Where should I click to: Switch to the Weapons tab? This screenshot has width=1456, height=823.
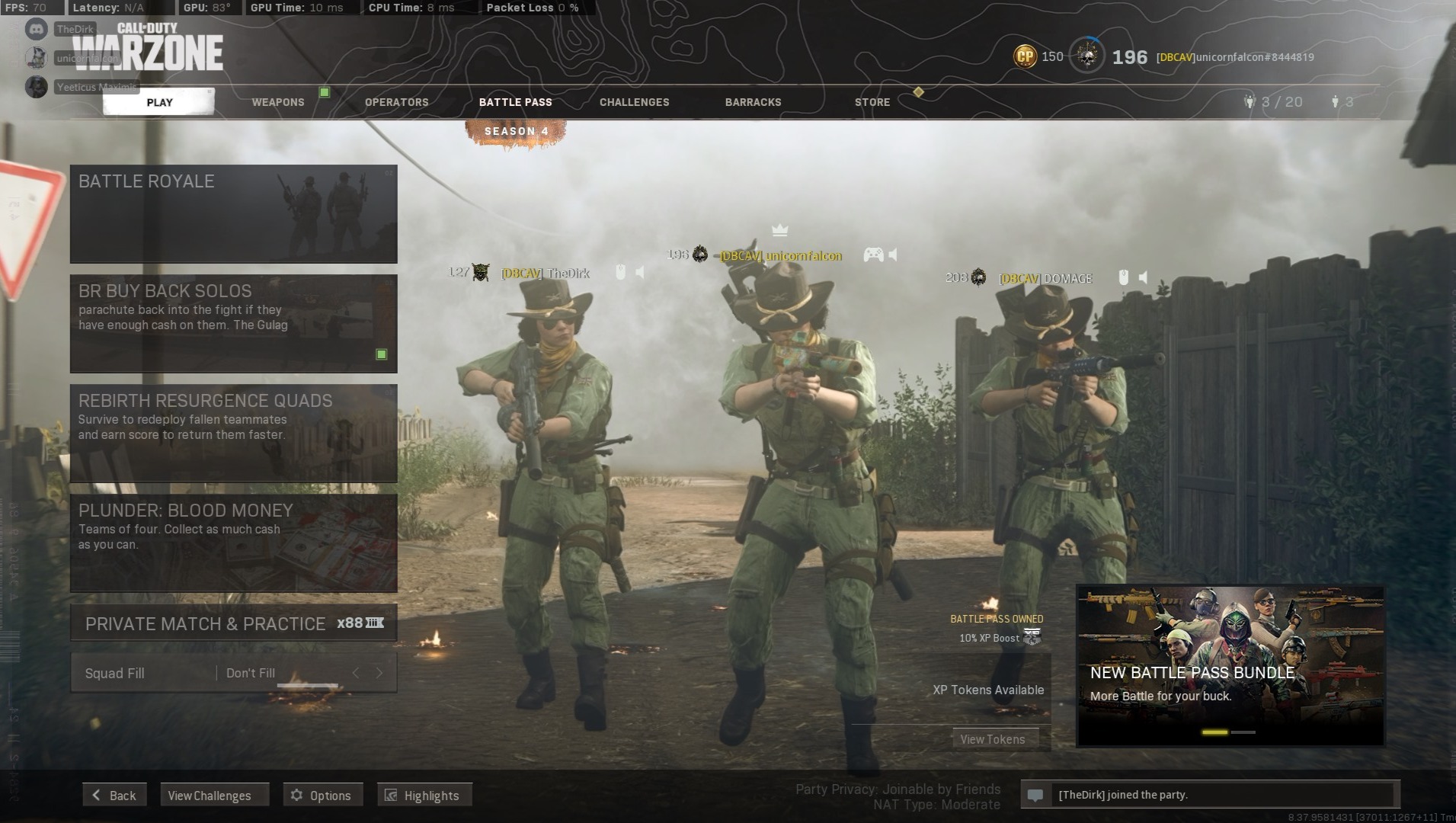tap(278, 102)
